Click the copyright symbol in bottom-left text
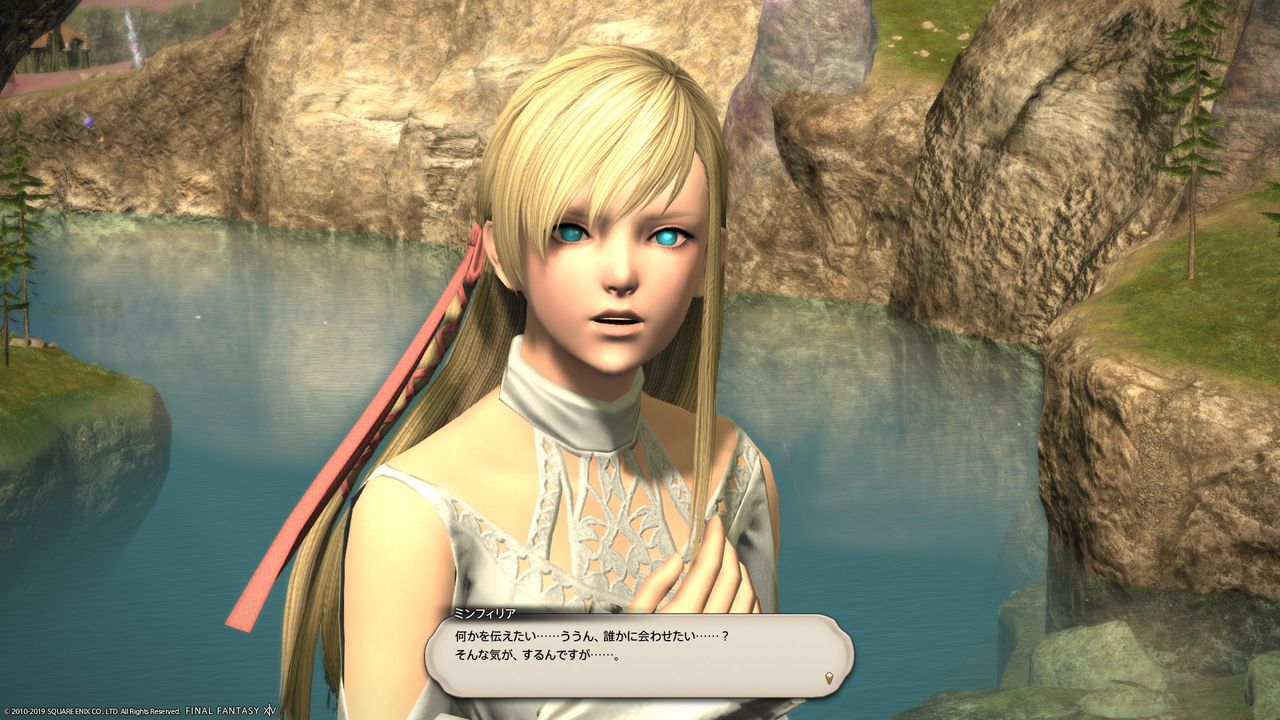The height and width of the screenshot is (720, 1280). tap(6, 711)
